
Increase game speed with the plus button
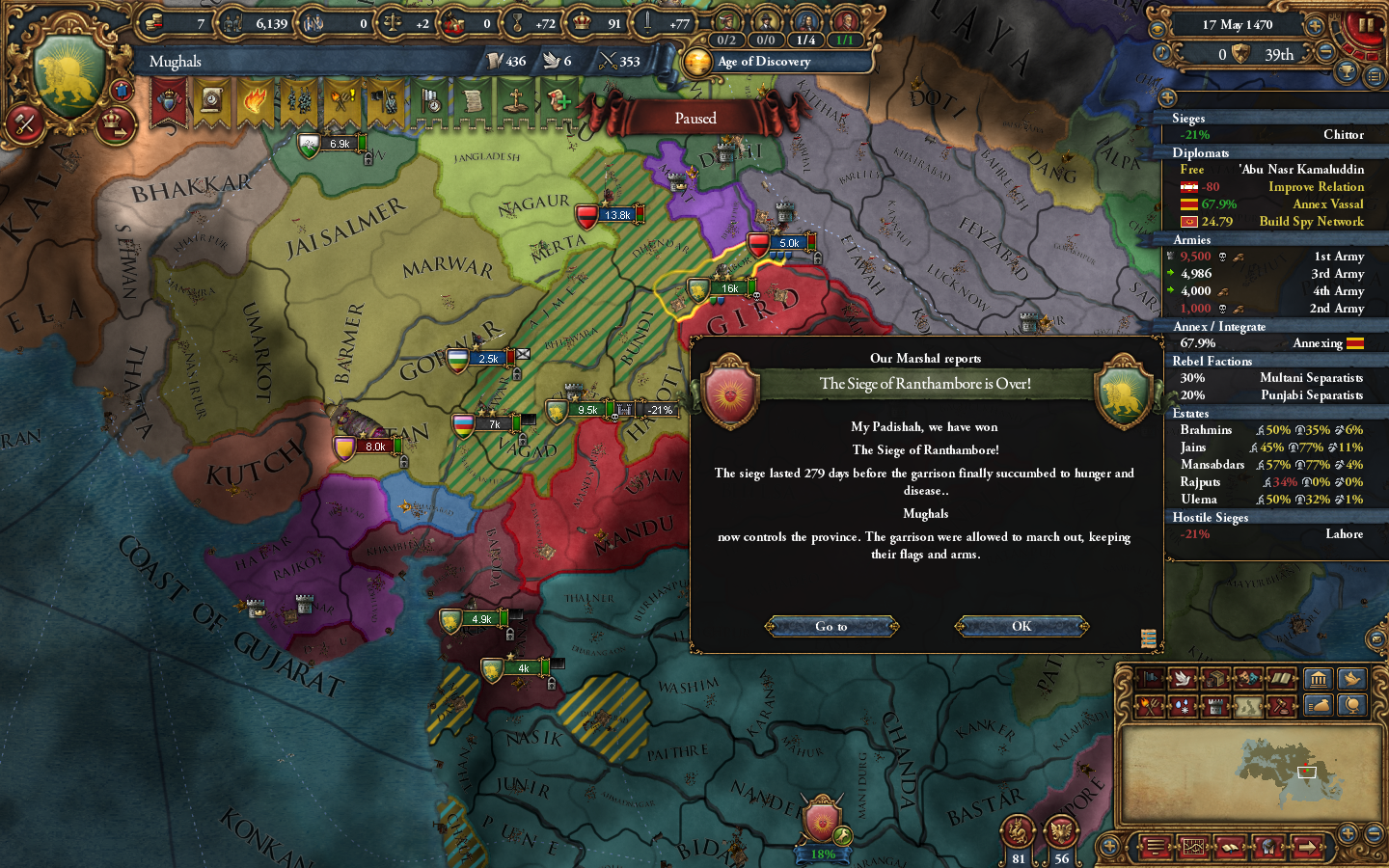(x=1314, y=25)
